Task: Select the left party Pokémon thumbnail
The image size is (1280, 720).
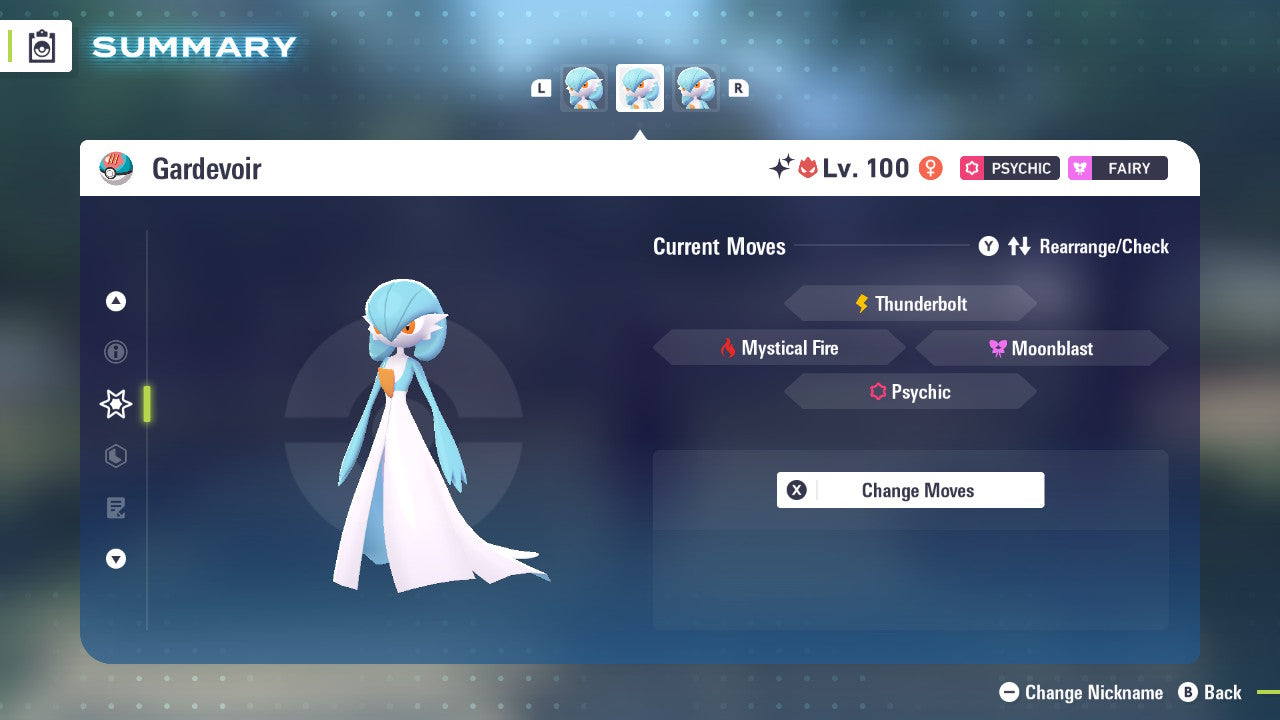Action: (583, 87)
